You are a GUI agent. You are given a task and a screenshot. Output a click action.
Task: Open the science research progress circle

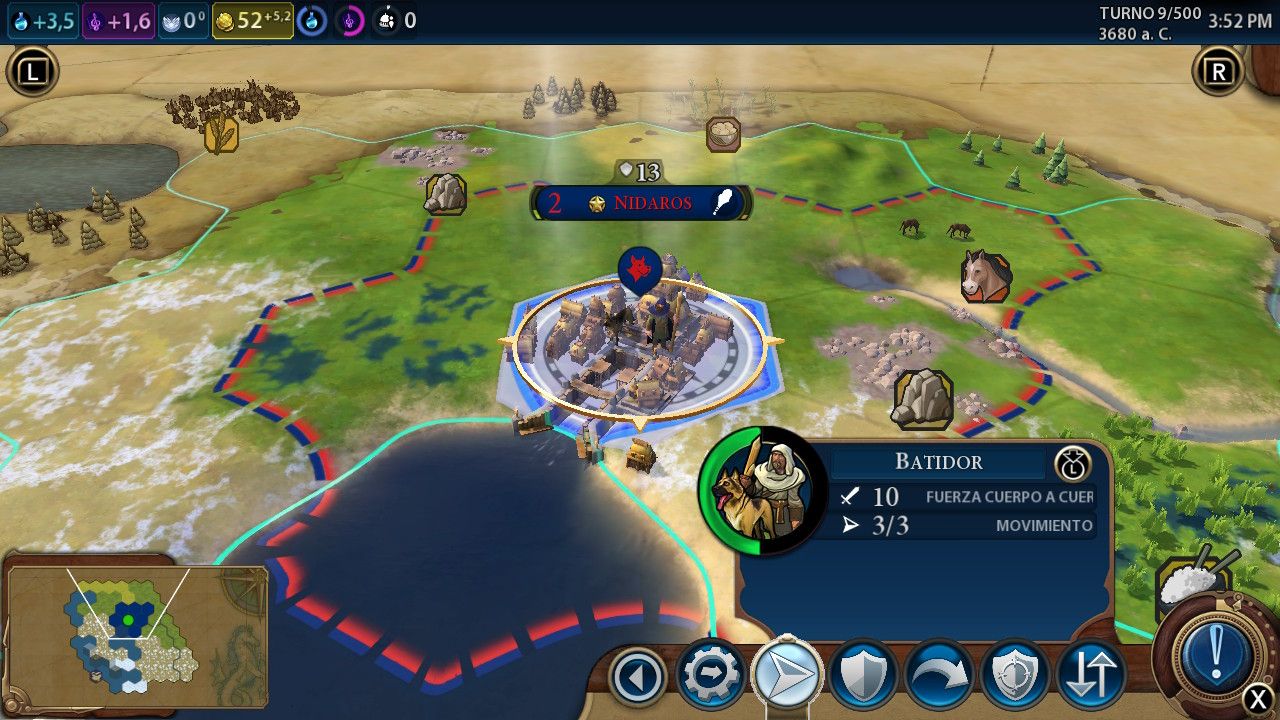[x=311, y=20]
